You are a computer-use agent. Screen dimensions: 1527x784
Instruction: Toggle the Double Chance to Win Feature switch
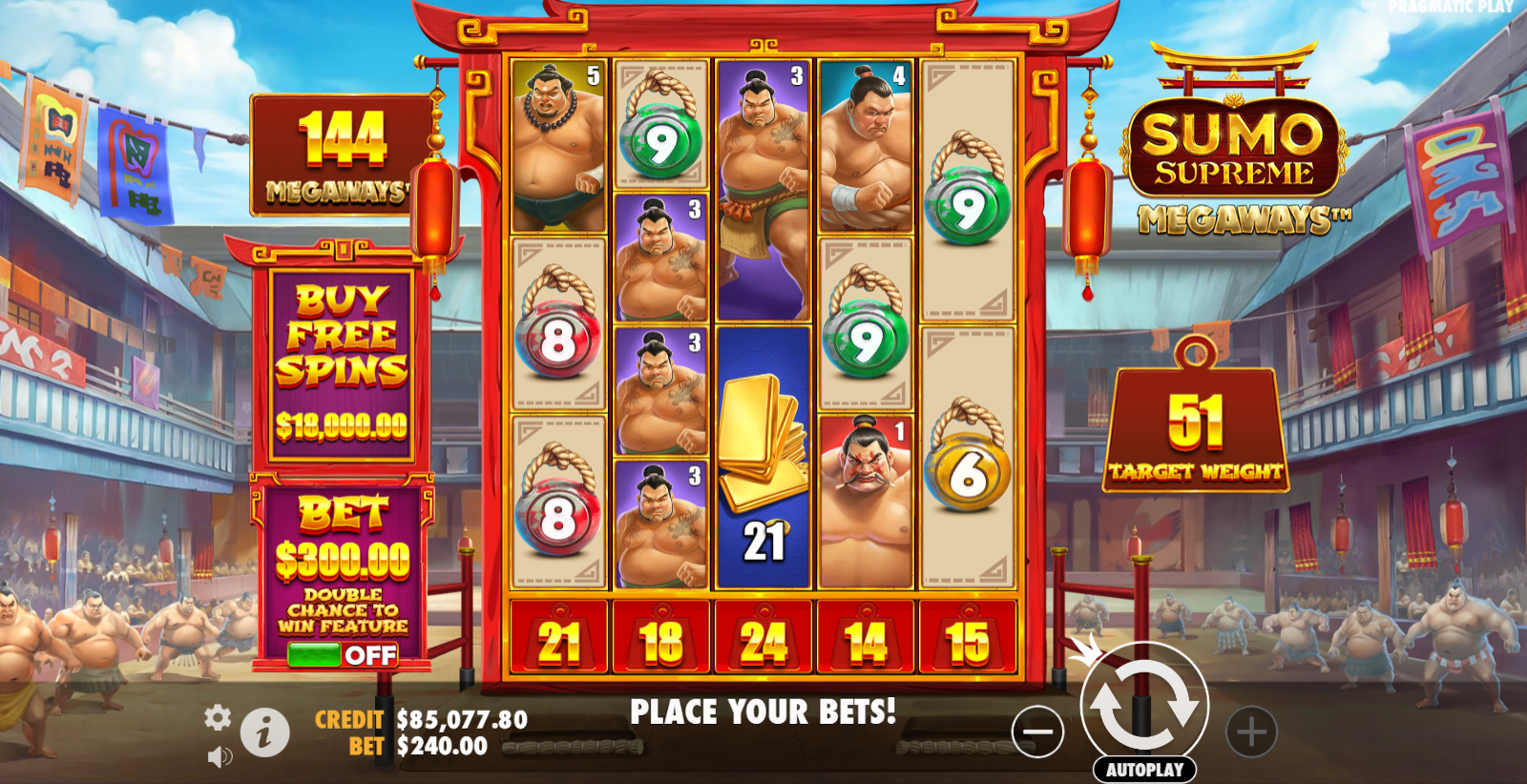[342, 654]
